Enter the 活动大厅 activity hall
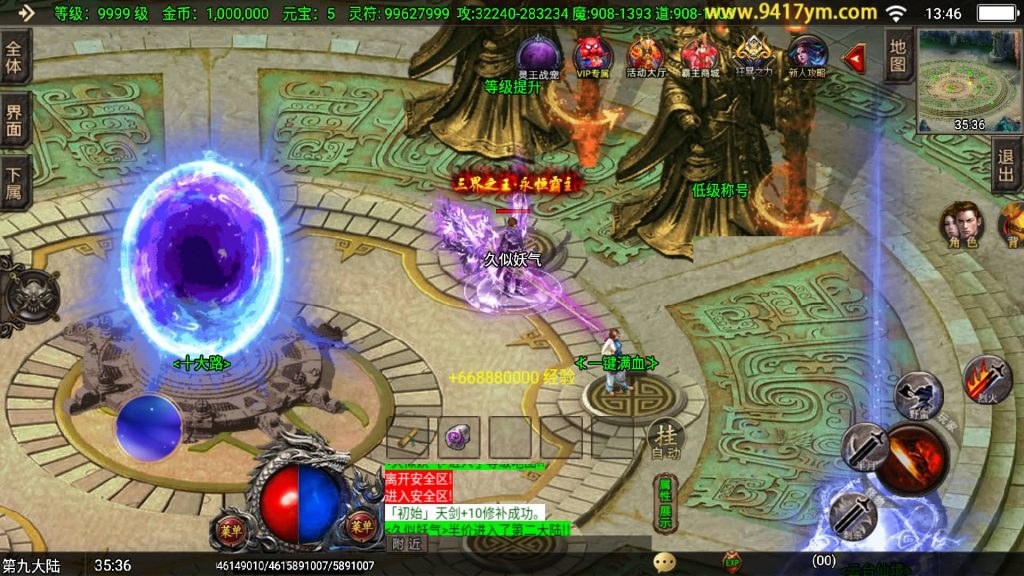The image size is (1024, 576). tap(645, 54)
